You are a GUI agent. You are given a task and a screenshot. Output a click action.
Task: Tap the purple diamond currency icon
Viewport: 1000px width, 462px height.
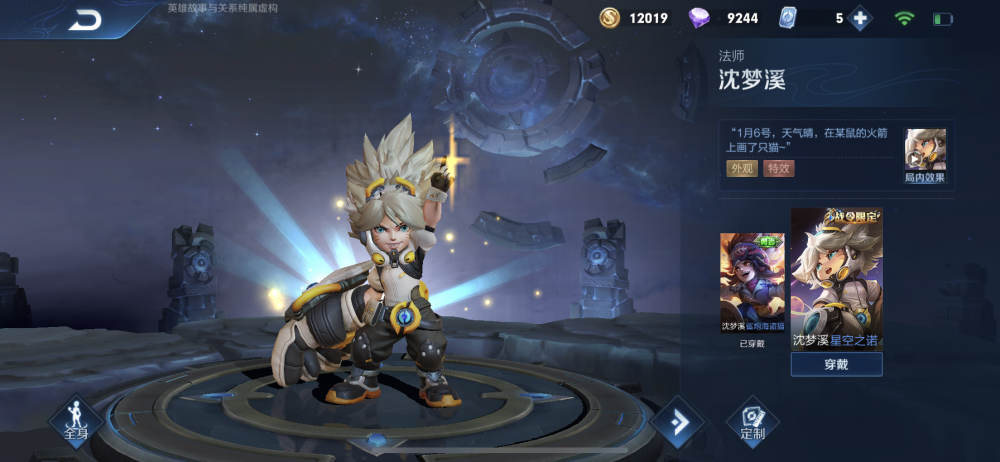pyautogui.click(x=700, y=18)
